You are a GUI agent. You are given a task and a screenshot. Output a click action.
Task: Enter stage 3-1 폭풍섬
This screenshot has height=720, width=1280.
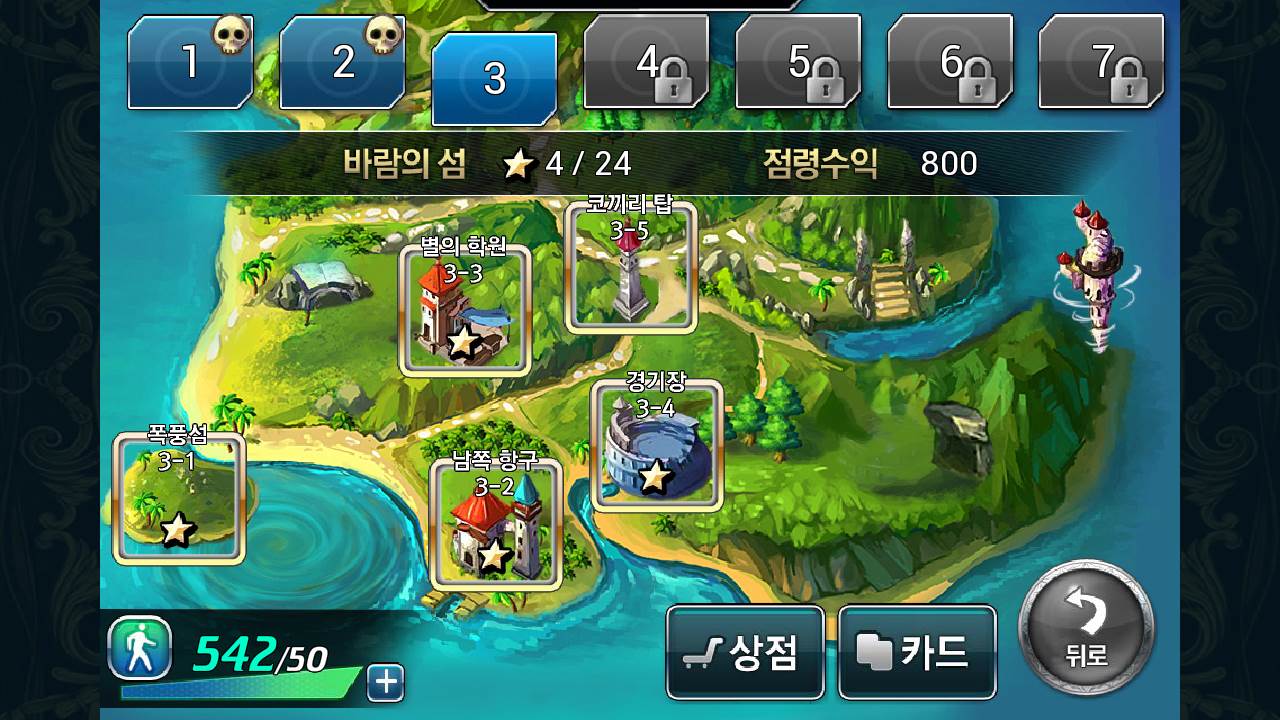(179, 498)
